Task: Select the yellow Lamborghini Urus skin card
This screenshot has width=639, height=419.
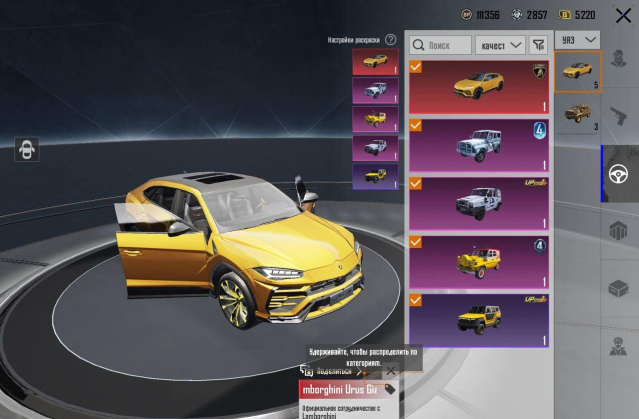Action: [x=478, y=87]
